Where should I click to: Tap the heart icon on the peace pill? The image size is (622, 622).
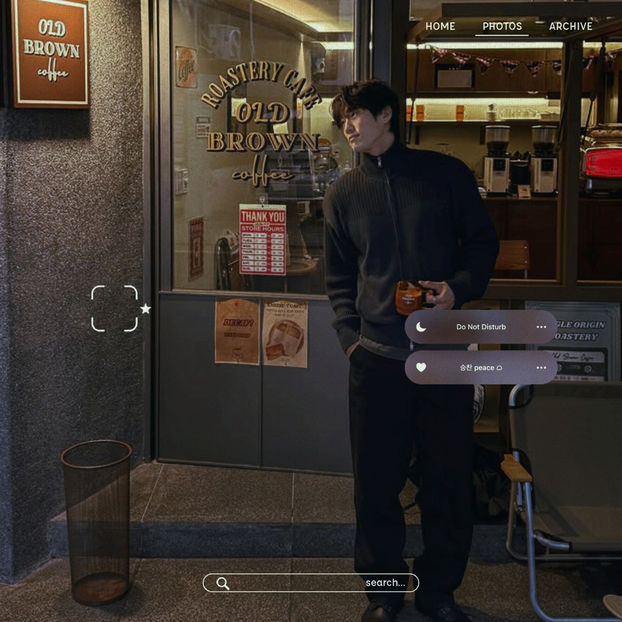pos(421,367)
